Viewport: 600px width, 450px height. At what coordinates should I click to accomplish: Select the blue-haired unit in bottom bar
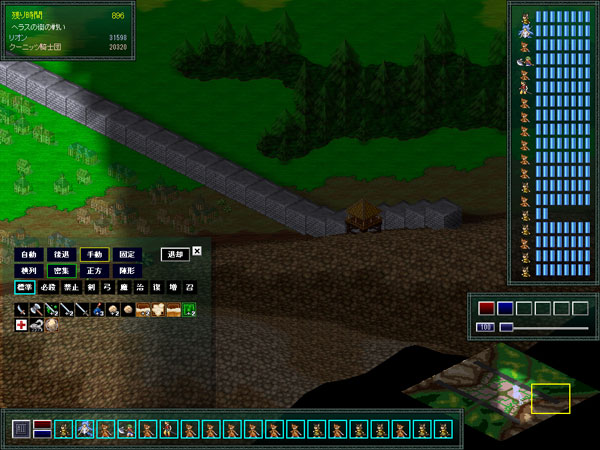coord(84,430)
